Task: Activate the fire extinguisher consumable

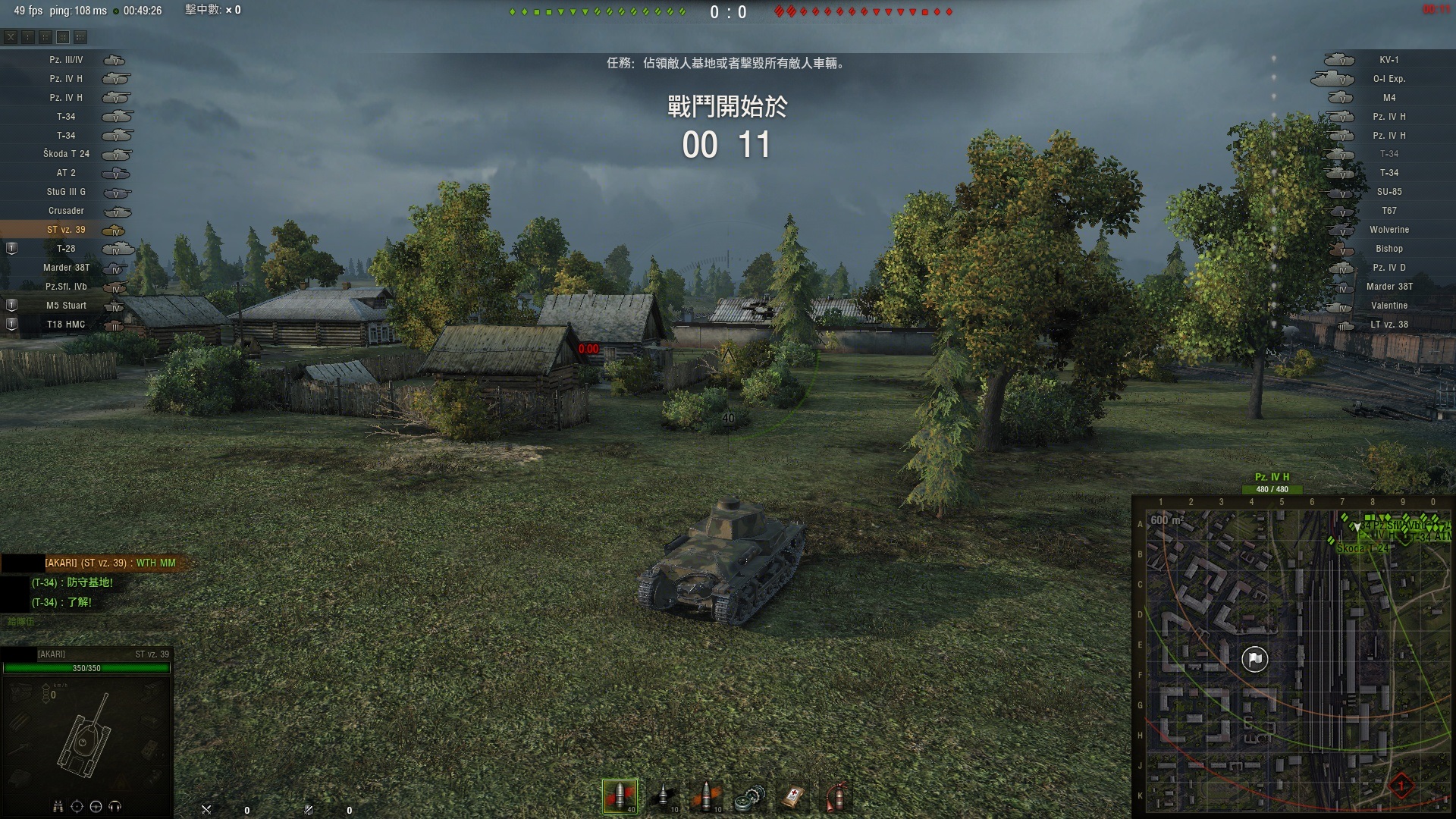Action: coord(836,796)
